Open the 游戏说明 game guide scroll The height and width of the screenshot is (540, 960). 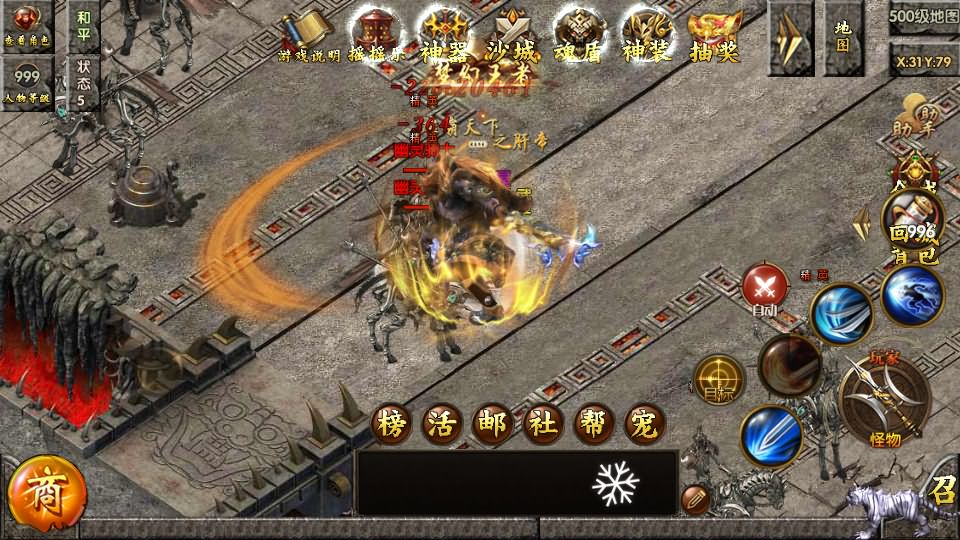(x=309, y=37)
